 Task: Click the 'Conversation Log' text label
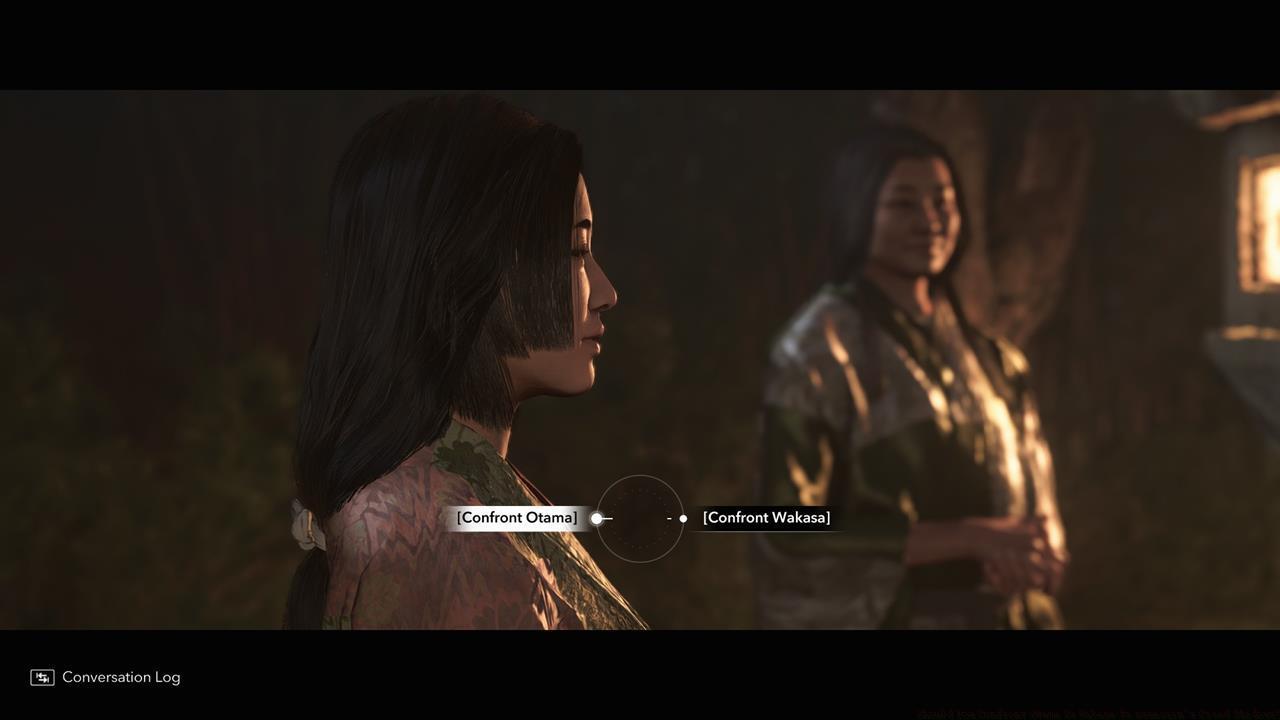coord(121,675)
